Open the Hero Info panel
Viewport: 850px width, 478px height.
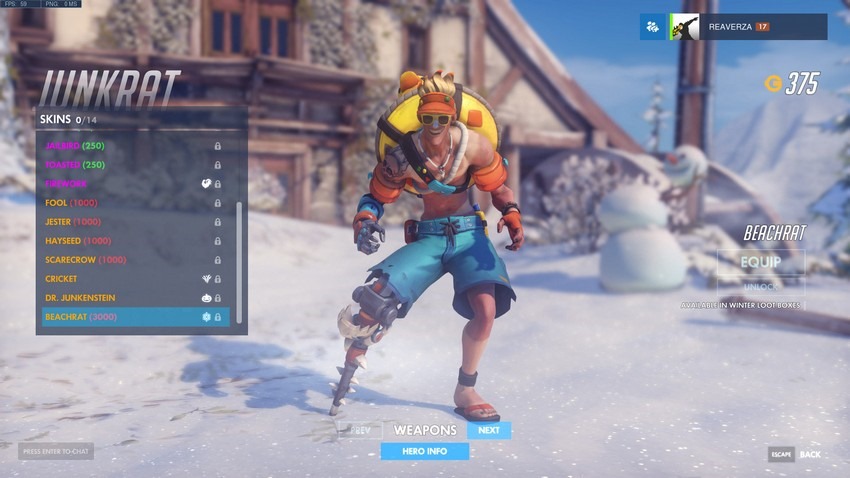pyautogui.click(x=424, y=451)
